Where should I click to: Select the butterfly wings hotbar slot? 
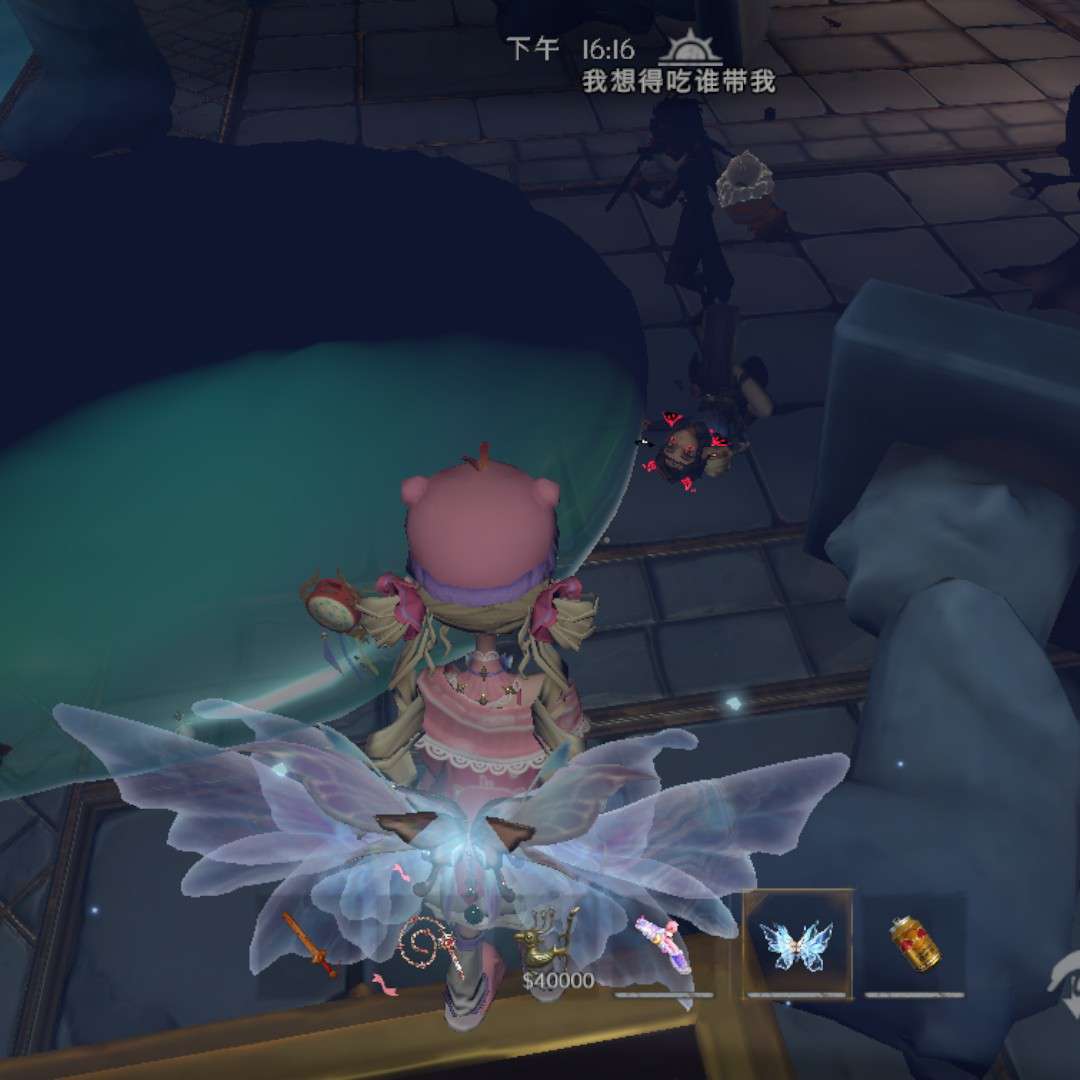(x=796, y=943)
